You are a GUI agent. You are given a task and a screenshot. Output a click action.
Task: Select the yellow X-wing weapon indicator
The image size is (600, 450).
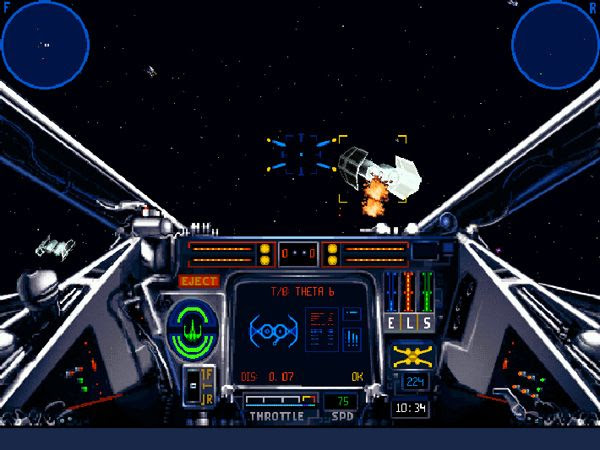tap(412, 355)
